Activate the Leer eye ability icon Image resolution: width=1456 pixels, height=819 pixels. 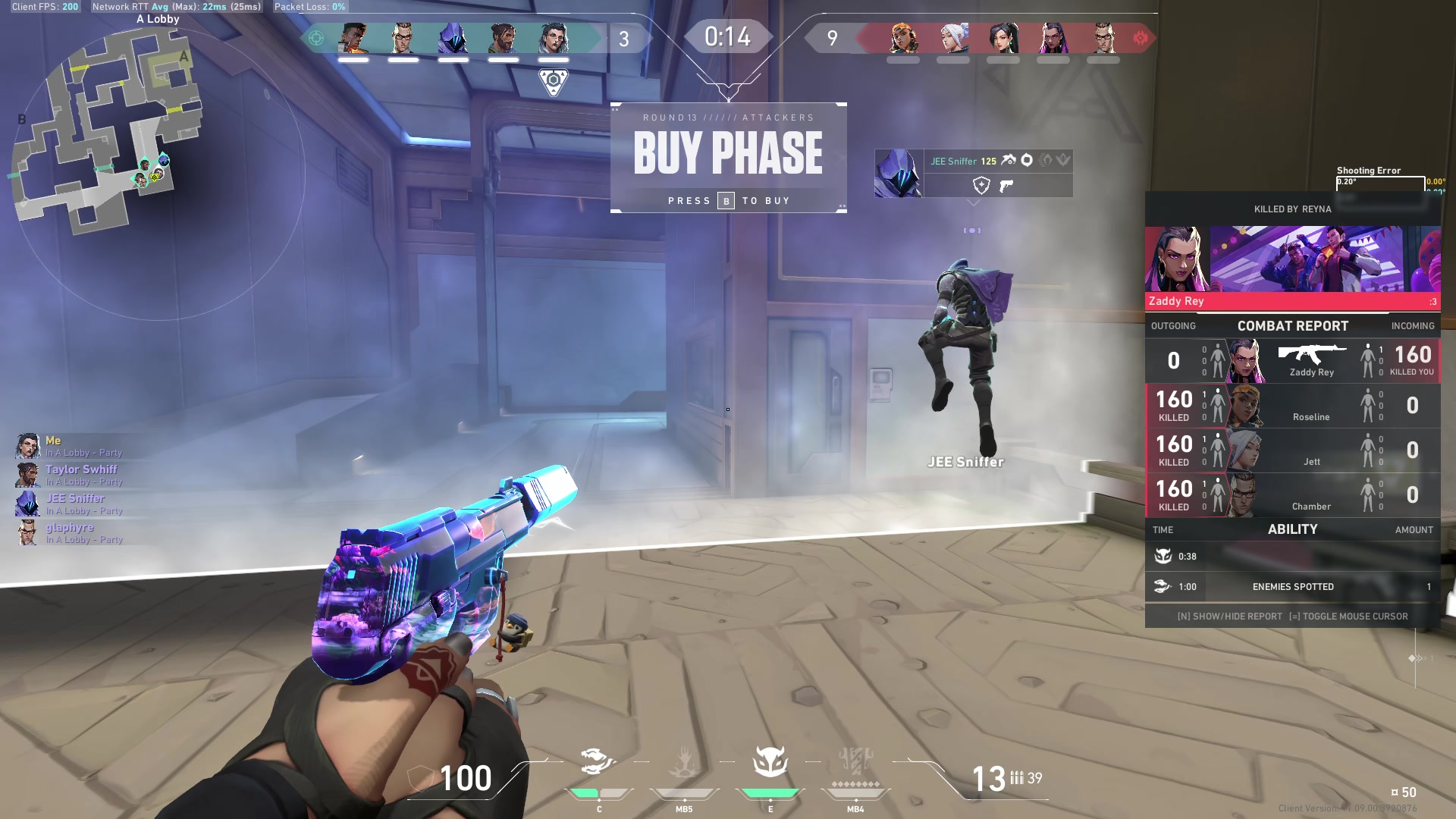596,761
